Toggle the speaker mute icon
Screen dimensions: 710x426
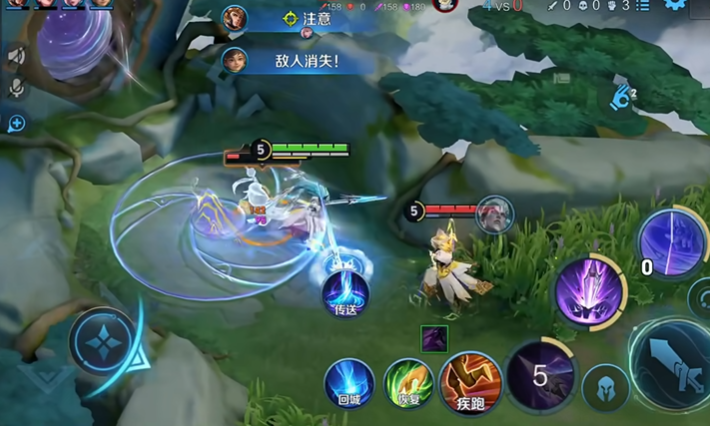(16, 56)
